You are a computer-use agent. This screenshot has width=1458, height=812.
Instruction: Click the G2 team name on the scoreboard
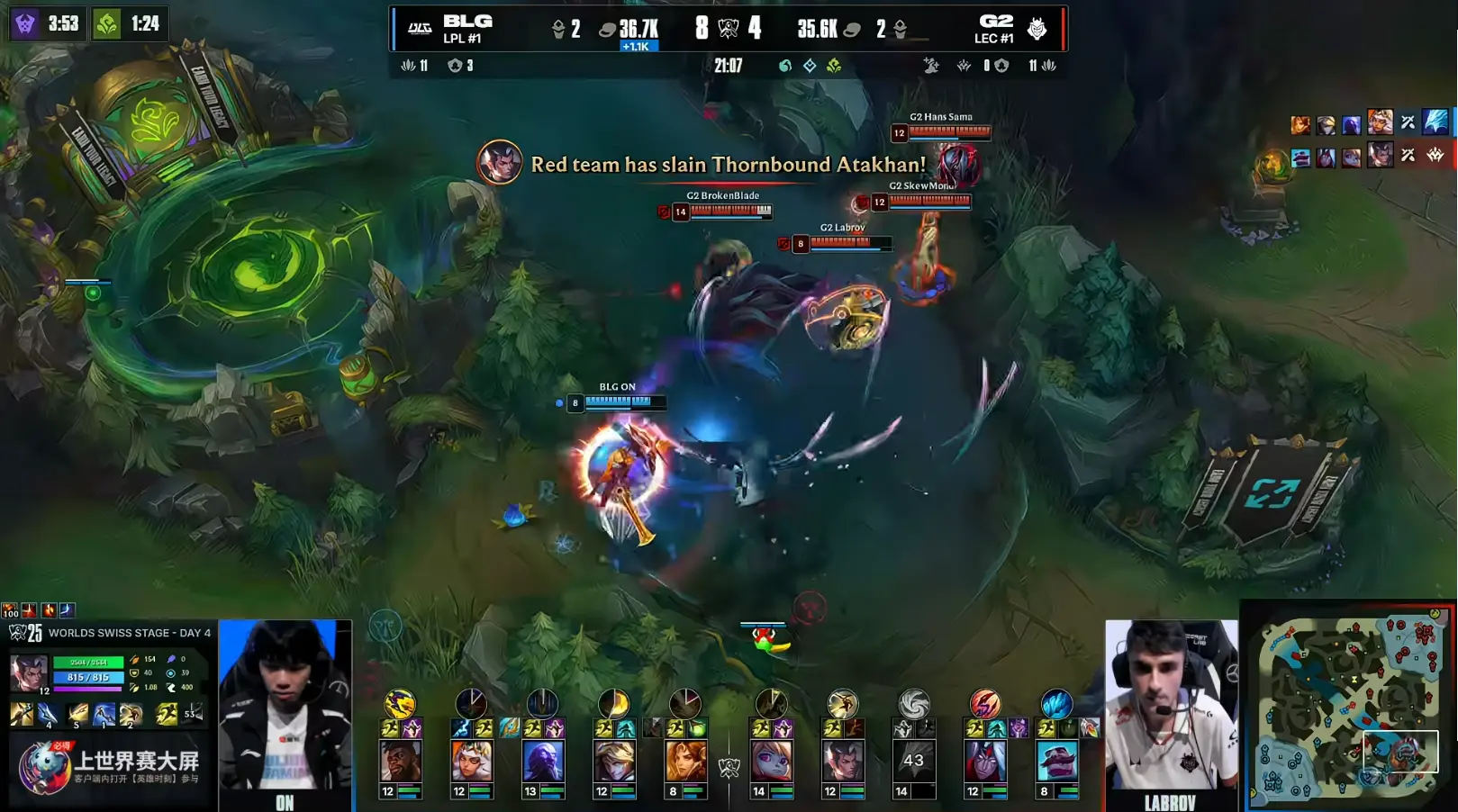995,22
